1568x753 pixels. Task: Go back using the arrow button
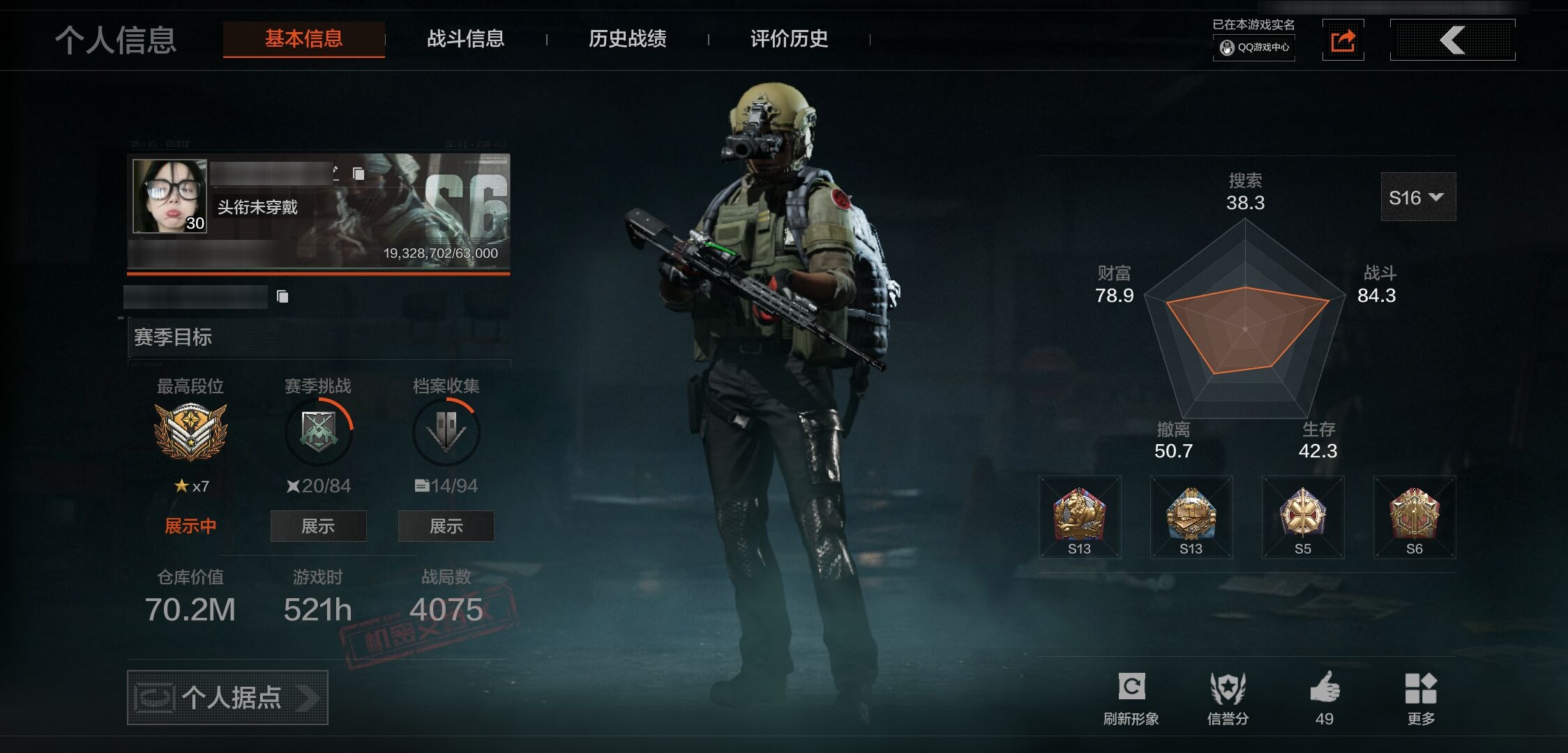(1452, 40)
